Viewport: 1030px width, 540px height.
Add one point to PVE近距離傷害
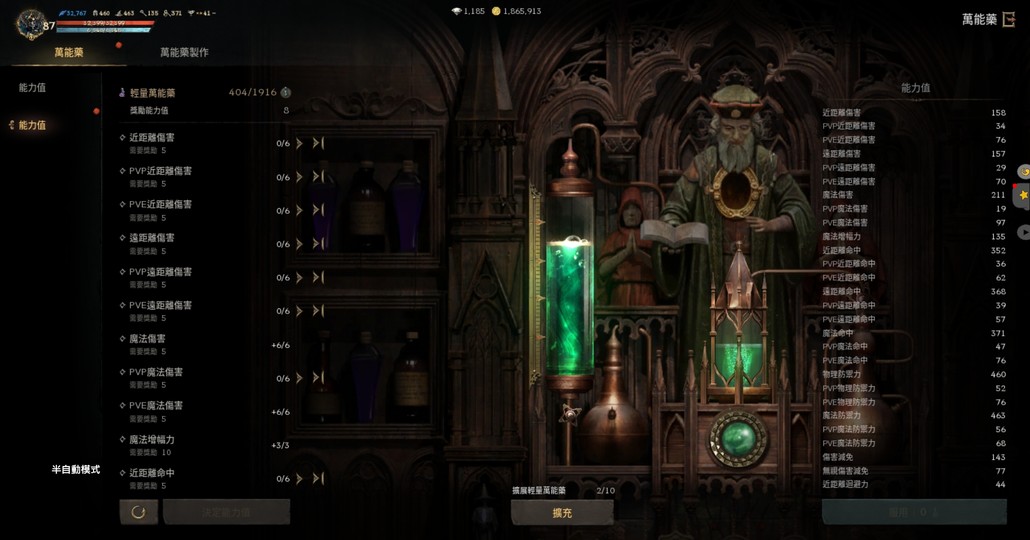(299, 211)
